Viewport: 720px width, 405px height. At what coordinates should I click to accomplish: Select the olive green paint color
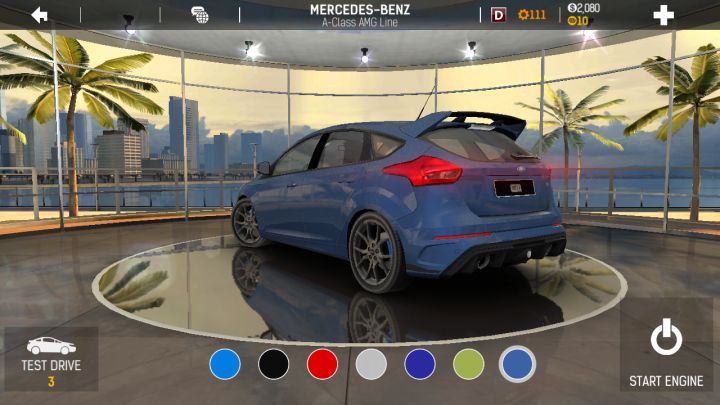[x=468, y=364]
